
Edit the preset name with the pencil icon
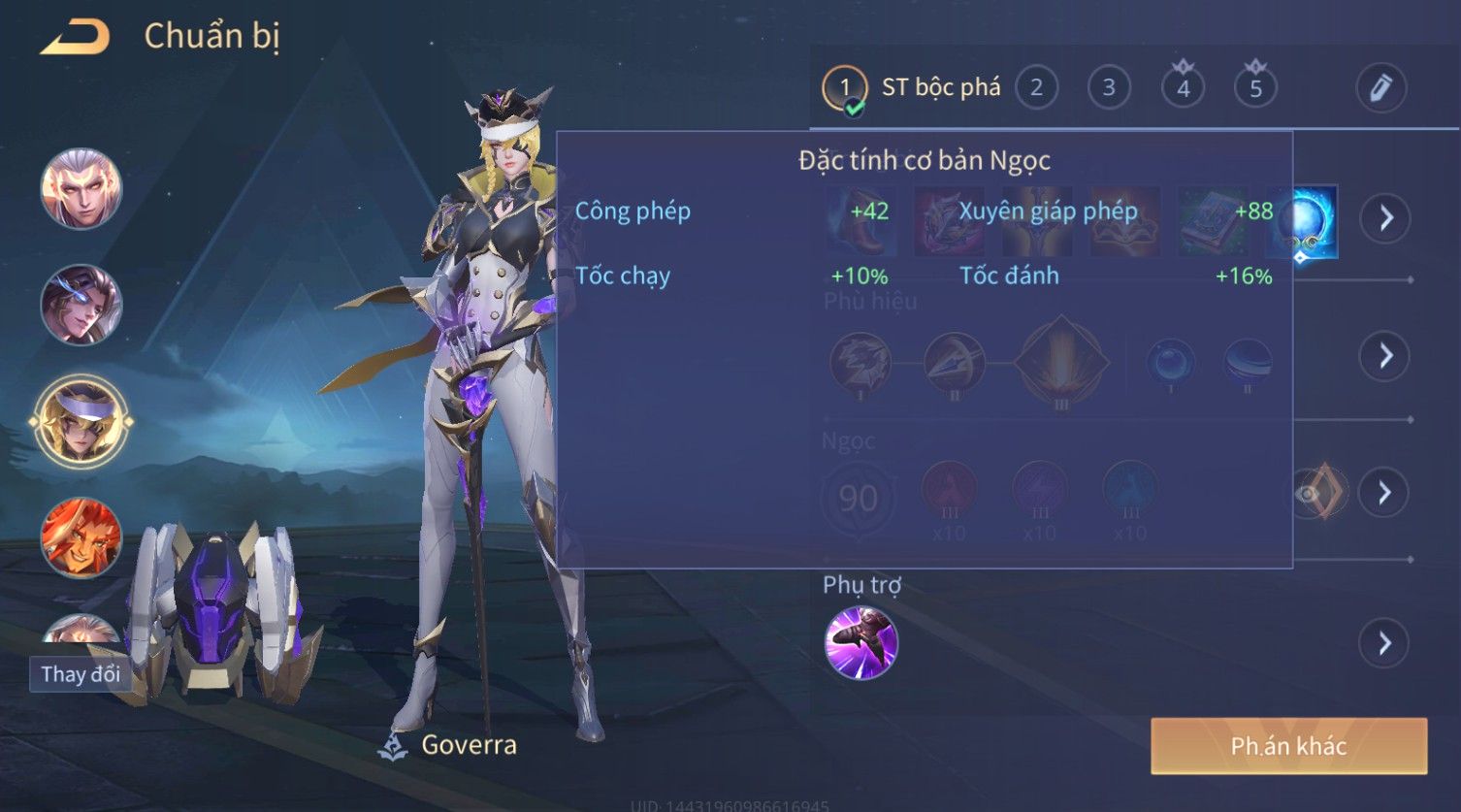(1380, 88)
